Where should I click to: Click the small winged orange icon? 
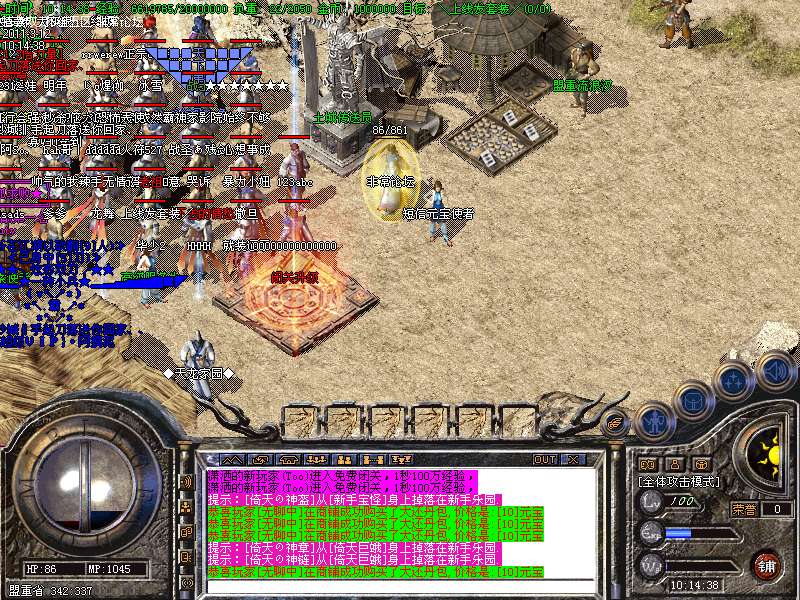616,424
